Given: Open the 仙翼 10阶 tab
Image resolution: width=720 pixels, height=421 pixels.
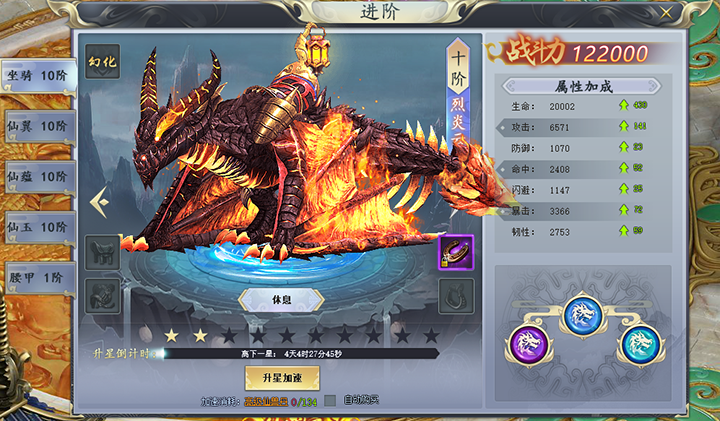Looking at the screenshot, I should (37, 127).
